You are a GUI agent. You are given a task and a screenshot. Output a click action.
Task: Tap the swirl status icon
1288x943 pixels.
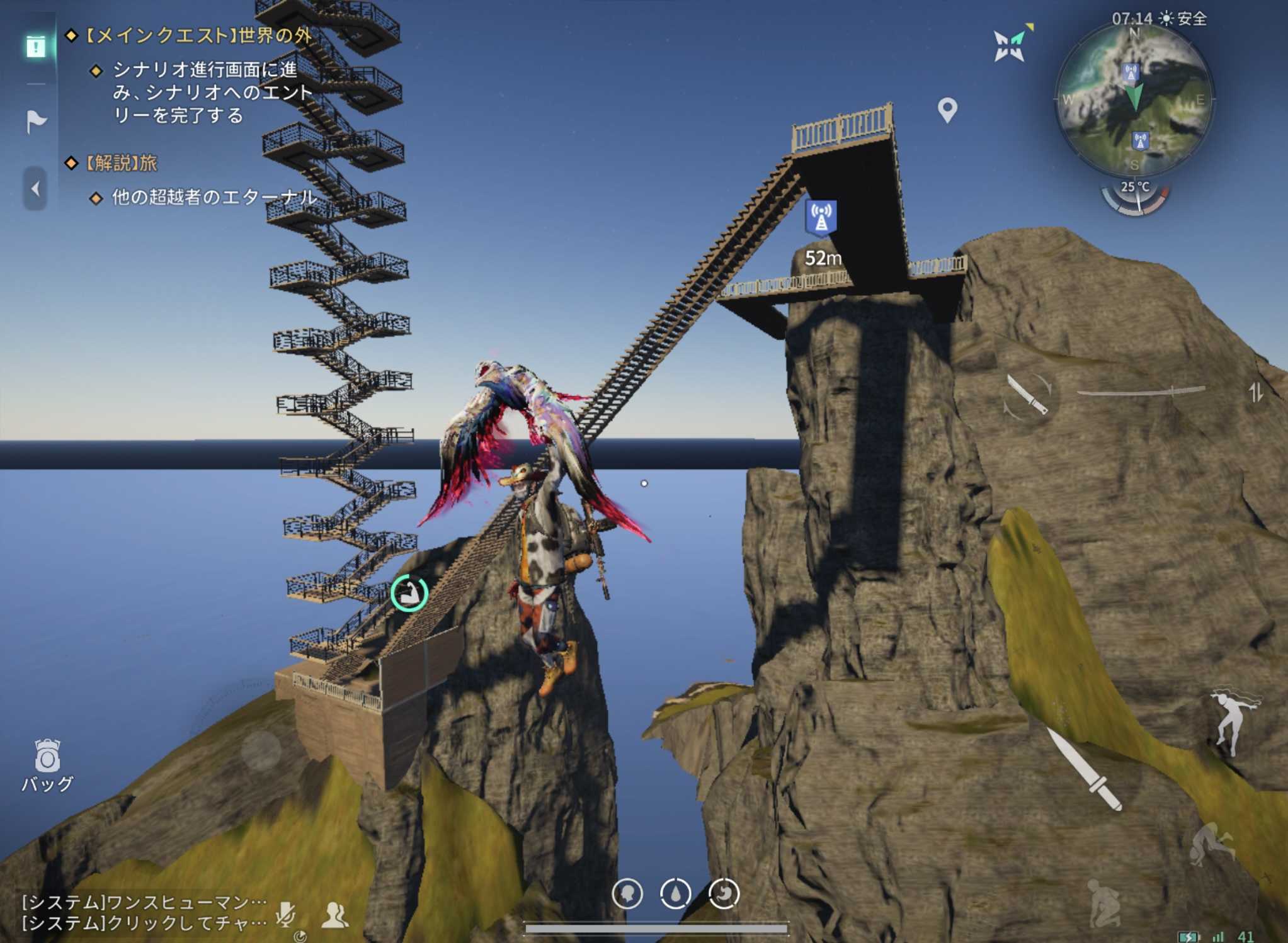(724, 893)
